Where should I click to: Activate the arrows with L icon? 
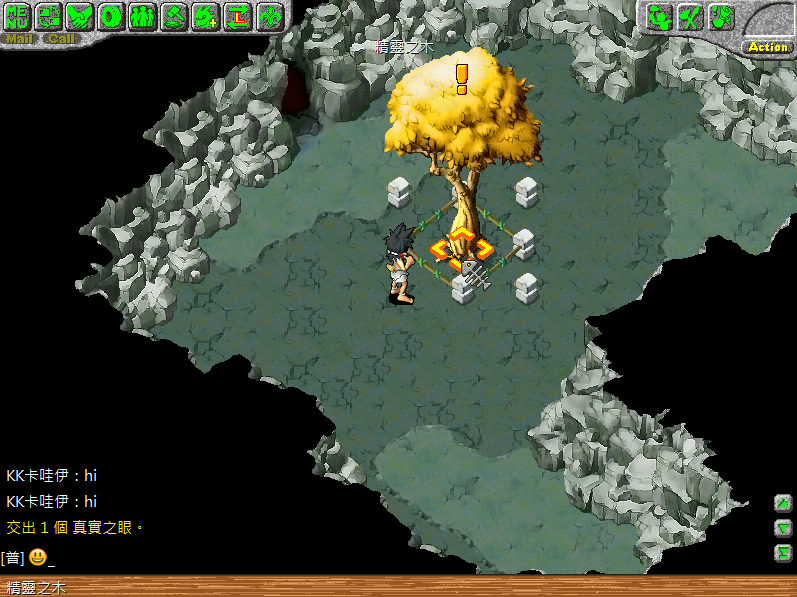(237, 17)
